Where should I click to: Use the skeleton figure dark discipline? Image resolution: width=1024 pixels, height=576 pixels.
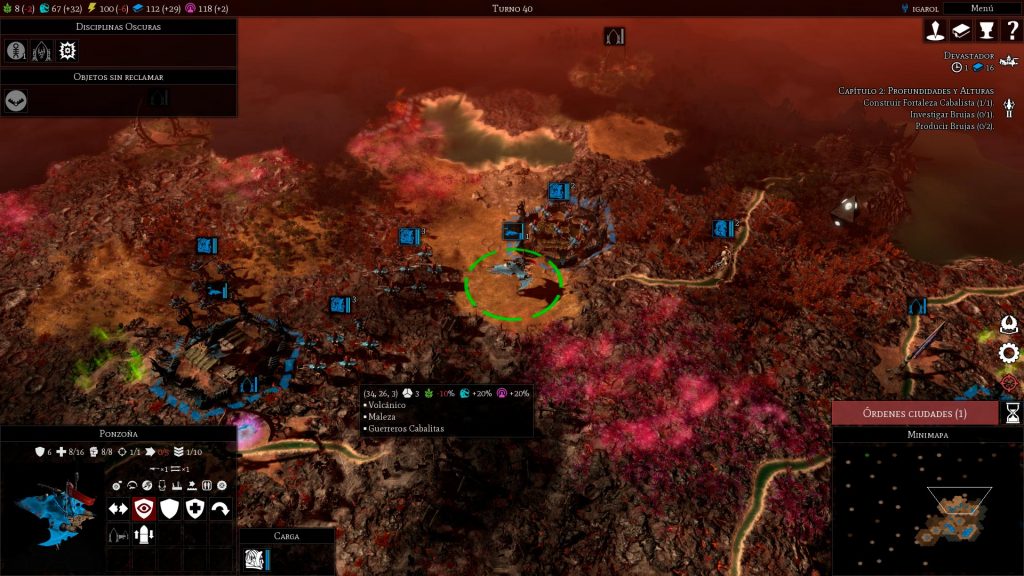tap(16, 51)
